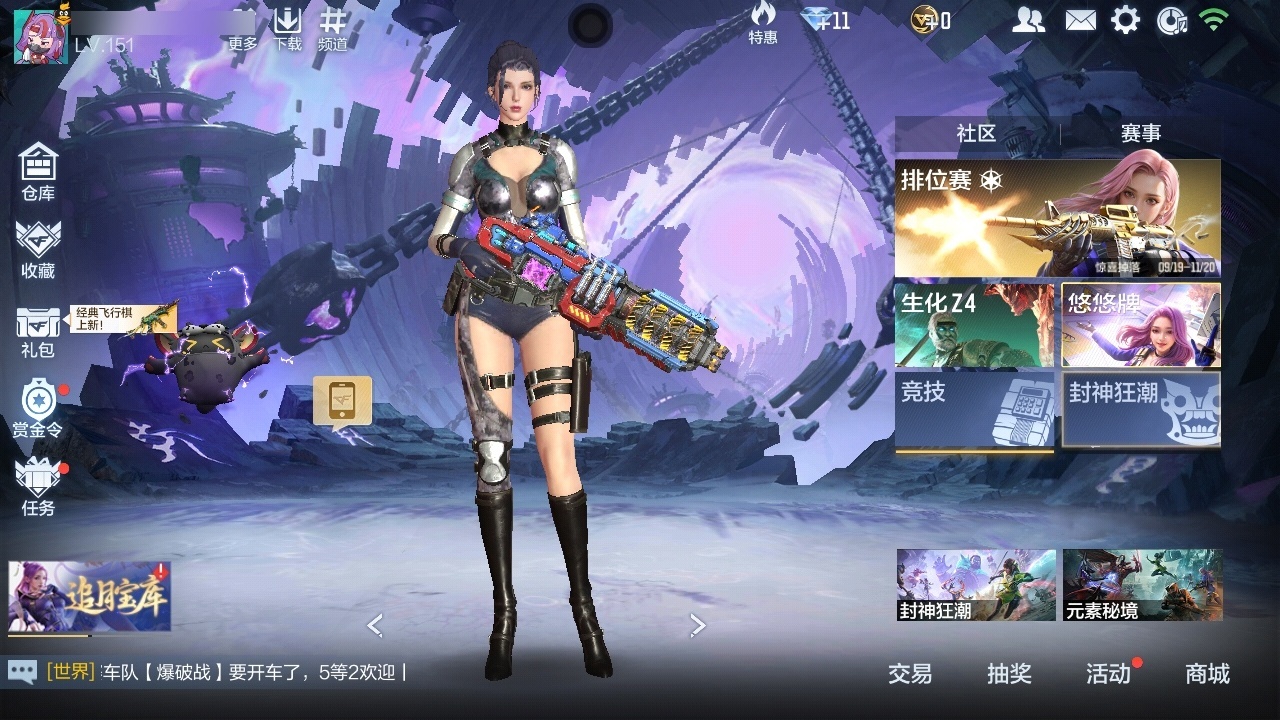This screenshot has height=720, width=1280.
Task: Open the 频道 channel selector
Action: click(x=333, y=29)
